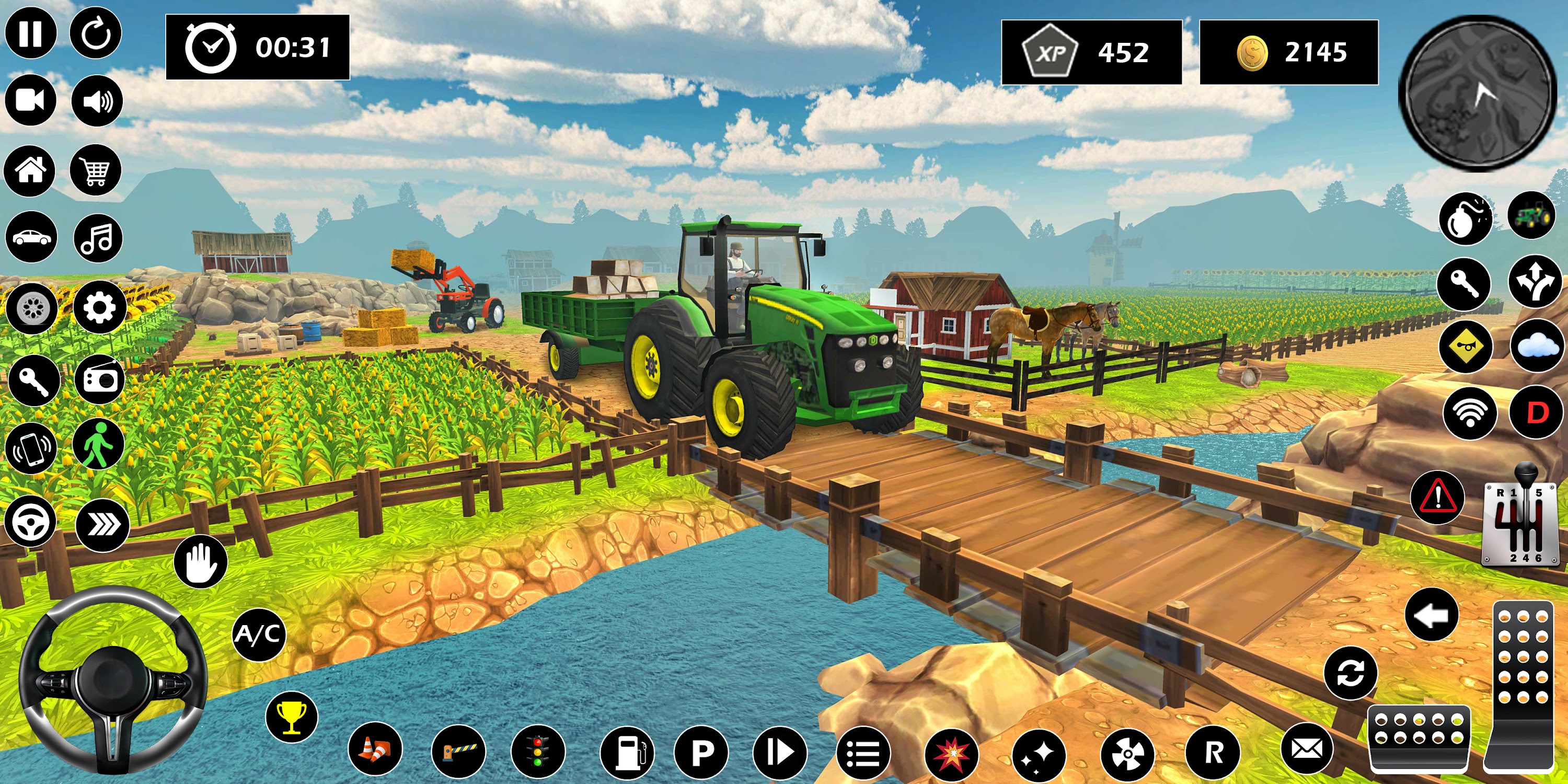The width and height of the screenshot is (1568, 784).
Task: Switch the camera view
Action: click(30, 100)
